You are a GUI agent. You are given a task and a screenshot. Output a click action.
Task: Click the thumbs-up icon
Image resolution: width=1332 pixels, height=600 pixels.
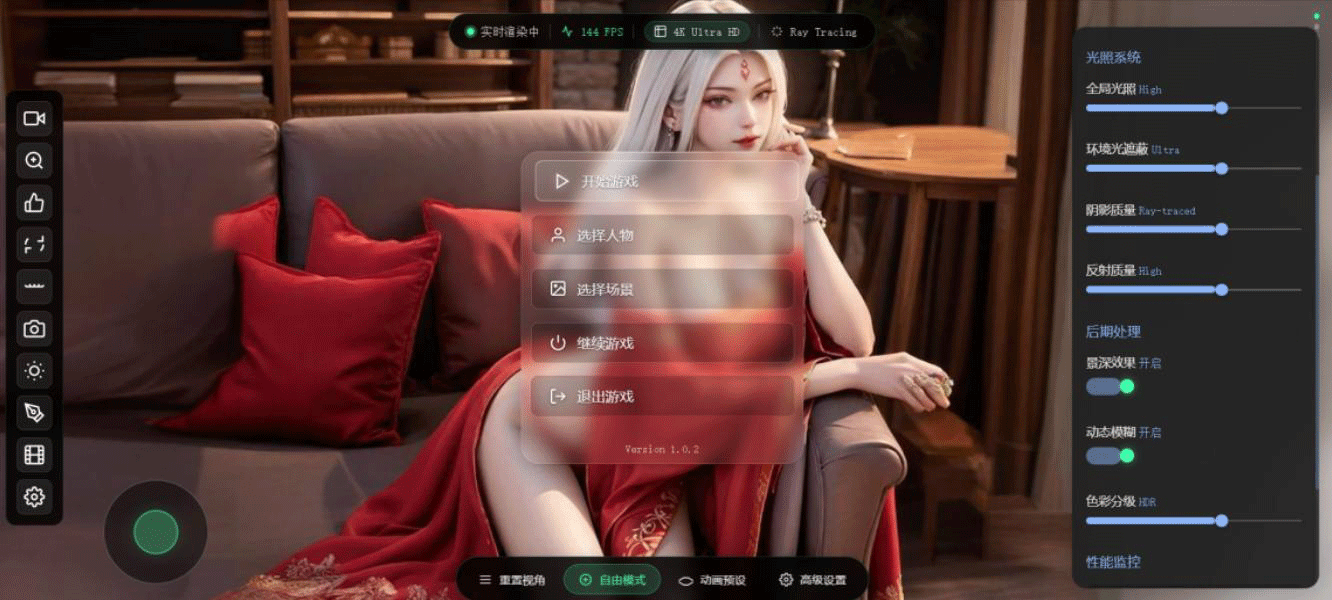[x=34, y=203]
